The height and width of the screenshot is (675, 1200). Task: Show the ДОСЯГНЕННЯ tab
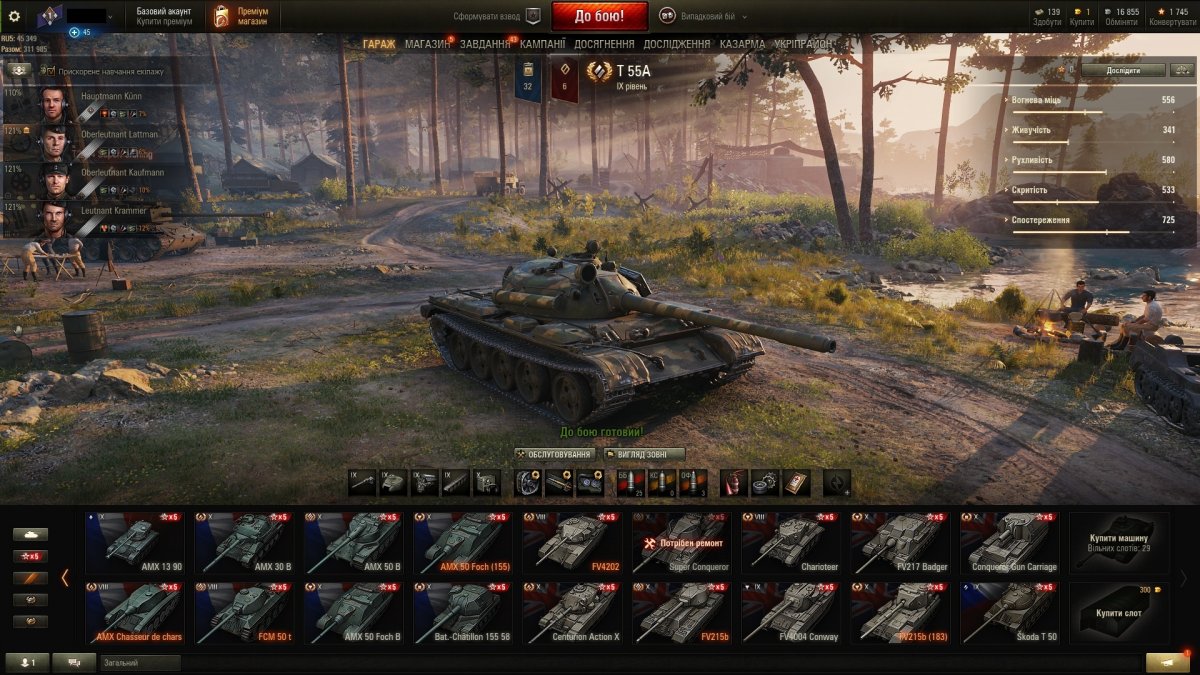(x=604, y=45)
